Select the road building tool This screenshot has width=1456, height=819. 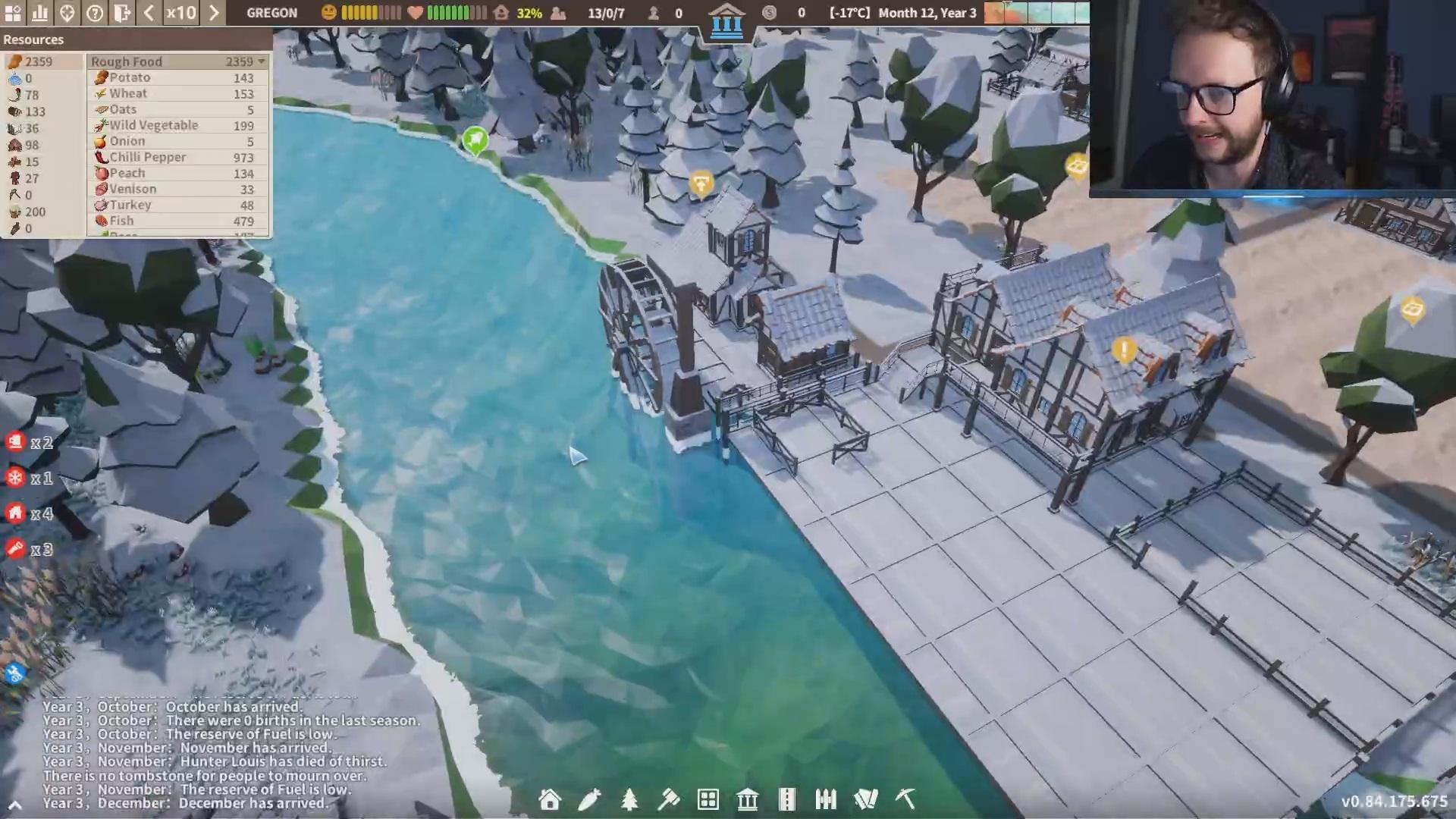(x=786, y=799)
